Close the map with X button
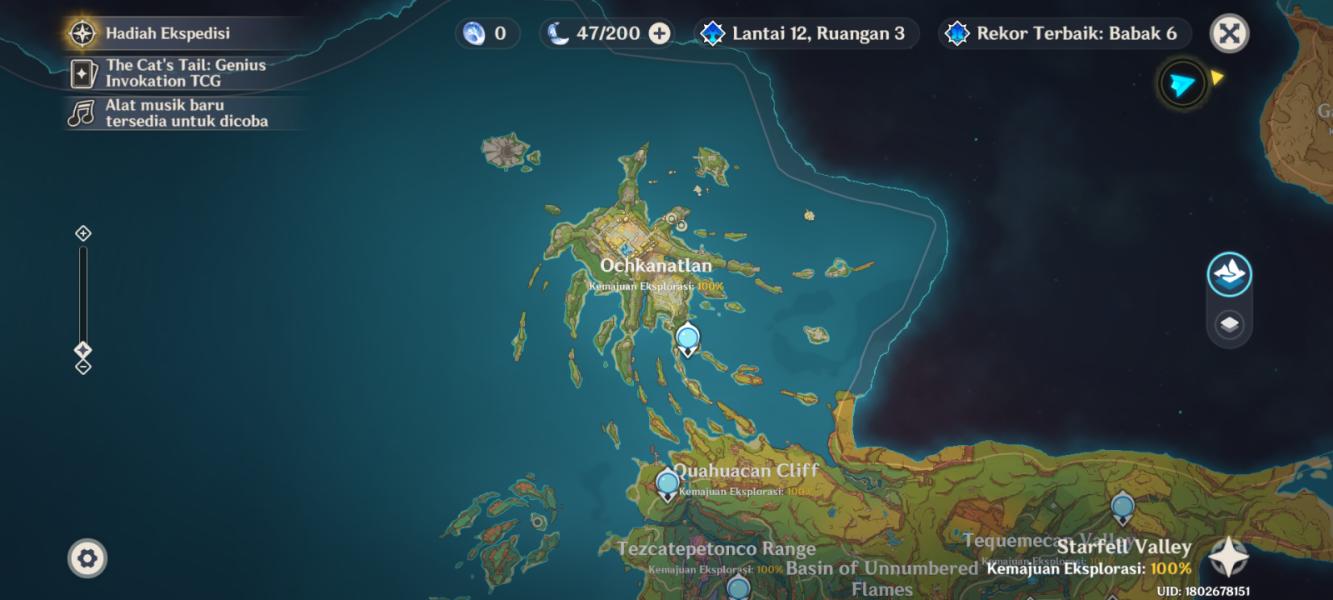The height and width of the screenshot is (600, 1333). (x=1229, y=34)
